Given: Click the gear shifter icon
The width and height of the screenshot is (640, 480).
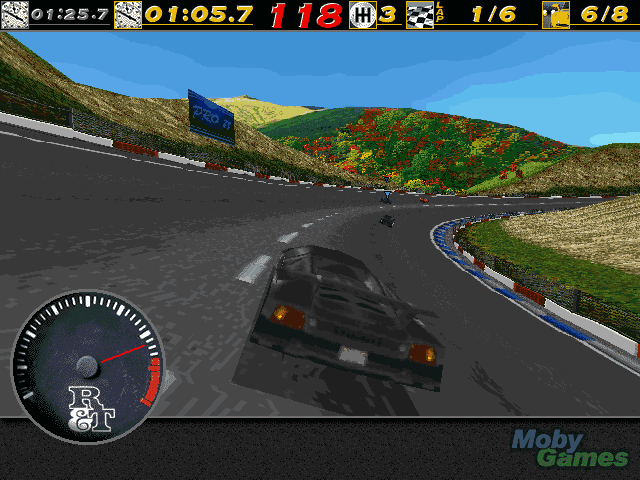Looking at the screenshot, I should pos(363,15).
